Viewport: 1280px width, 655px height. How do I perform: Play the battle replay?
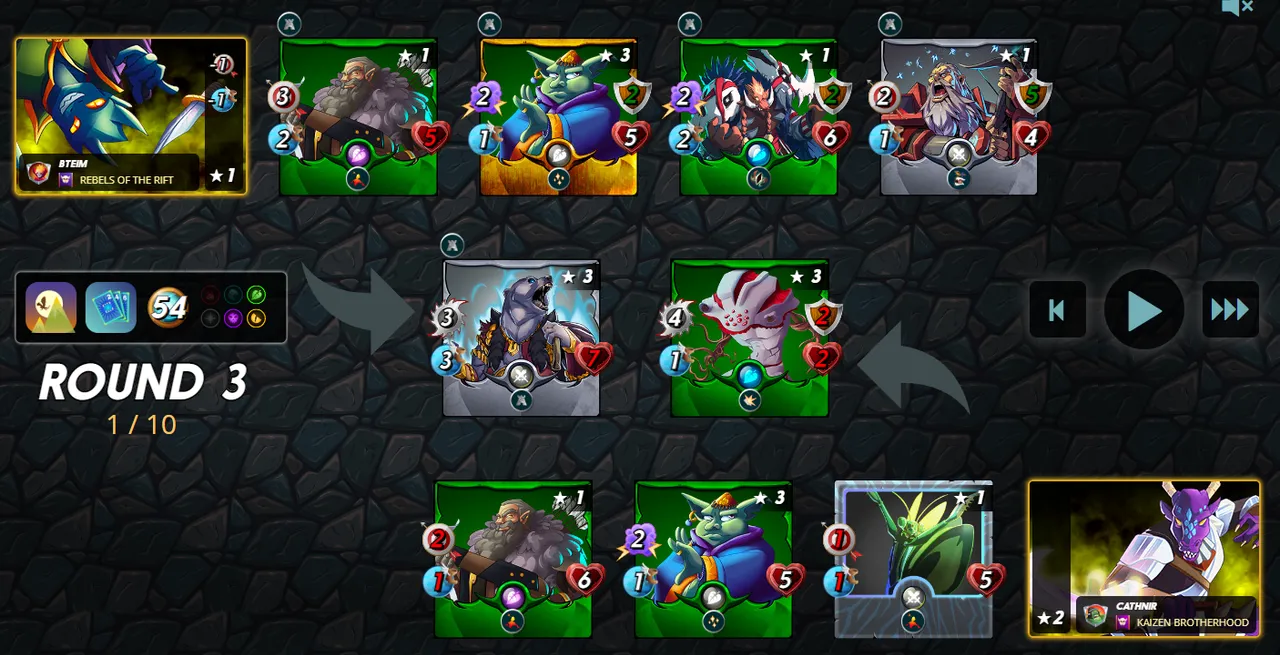click(x=1144, y=310)
